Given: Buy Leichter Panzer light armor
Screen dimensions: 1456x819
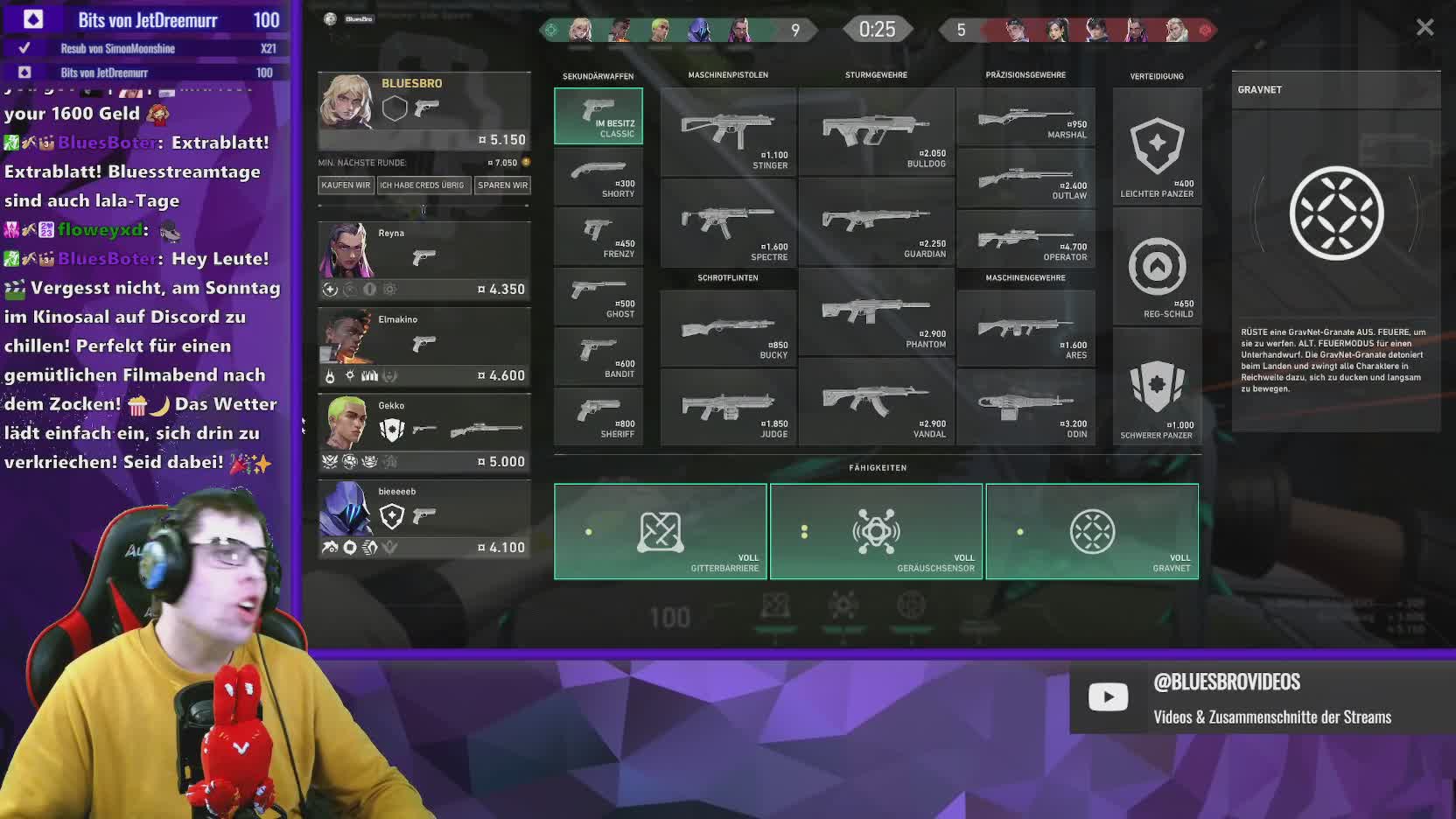Looking at the screenshot, I should pyautogui.click(x=1157, y=147).
